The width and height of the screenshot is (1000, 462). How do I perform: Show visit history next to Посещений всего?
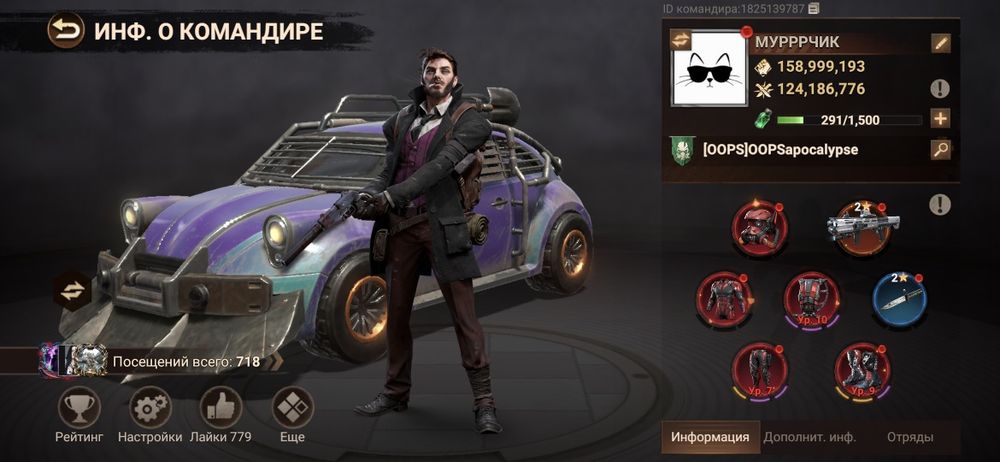(x=277, y=361)
